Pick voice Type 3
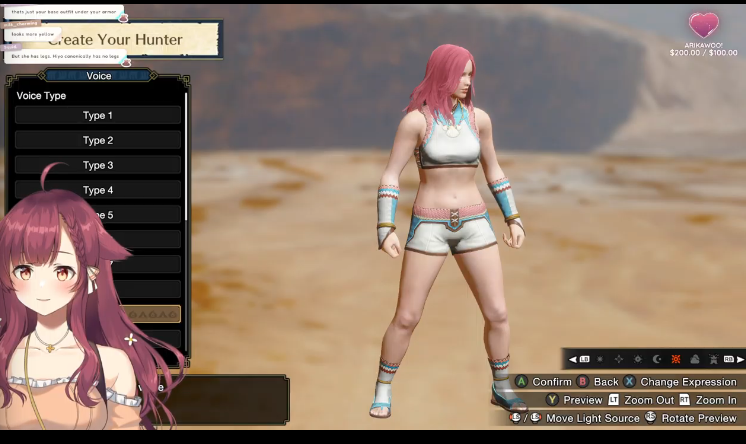The height and width of the screenshot is (444, 746). tap(97, 166)
